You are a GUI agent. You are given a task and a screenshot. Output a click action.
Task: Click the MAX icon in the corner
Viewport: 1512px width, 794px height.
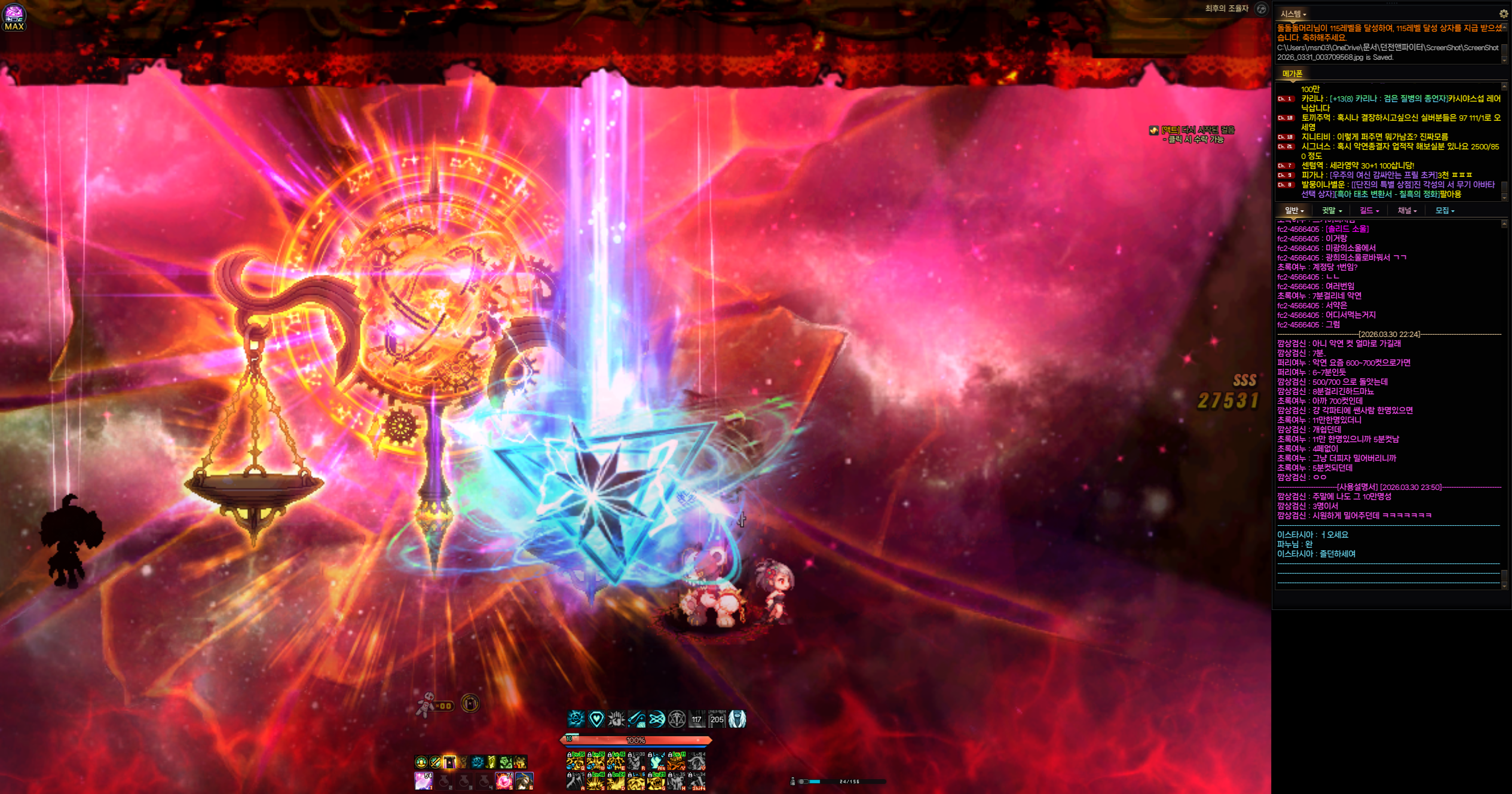click(14, 17)
